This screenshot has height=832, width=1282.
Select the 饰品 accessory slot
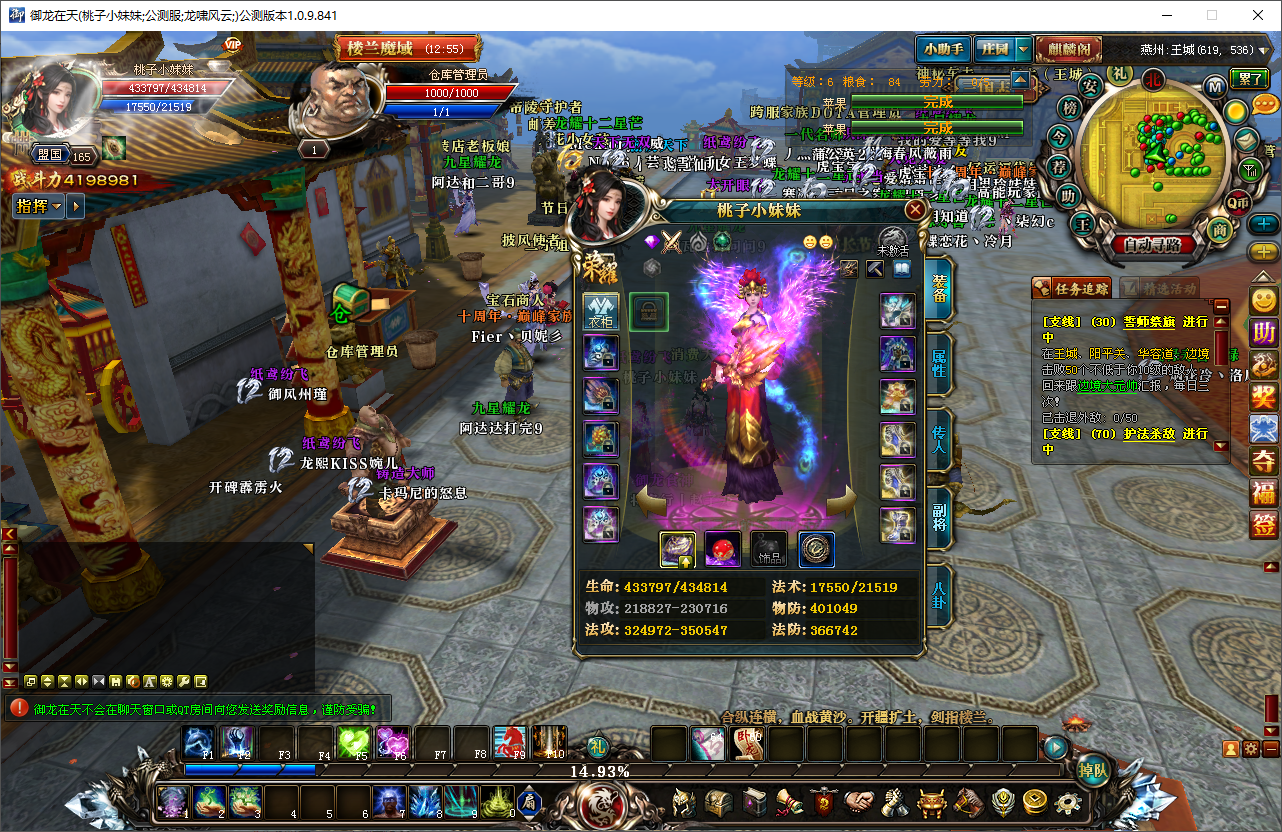pos(769,549)
